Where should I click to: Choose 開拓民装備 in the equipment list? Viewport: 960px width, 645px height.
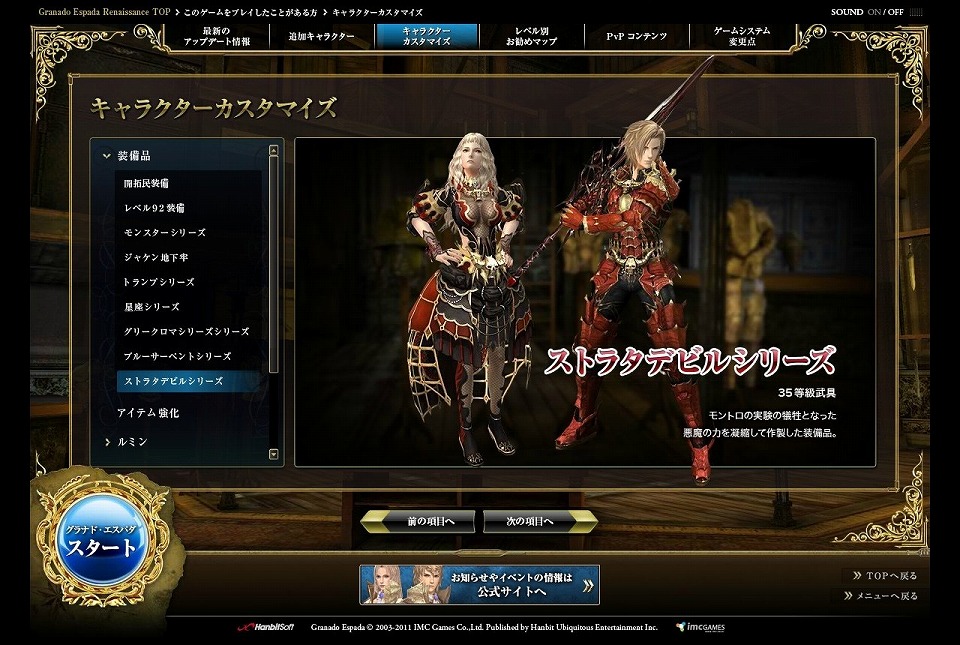[146, 184]
